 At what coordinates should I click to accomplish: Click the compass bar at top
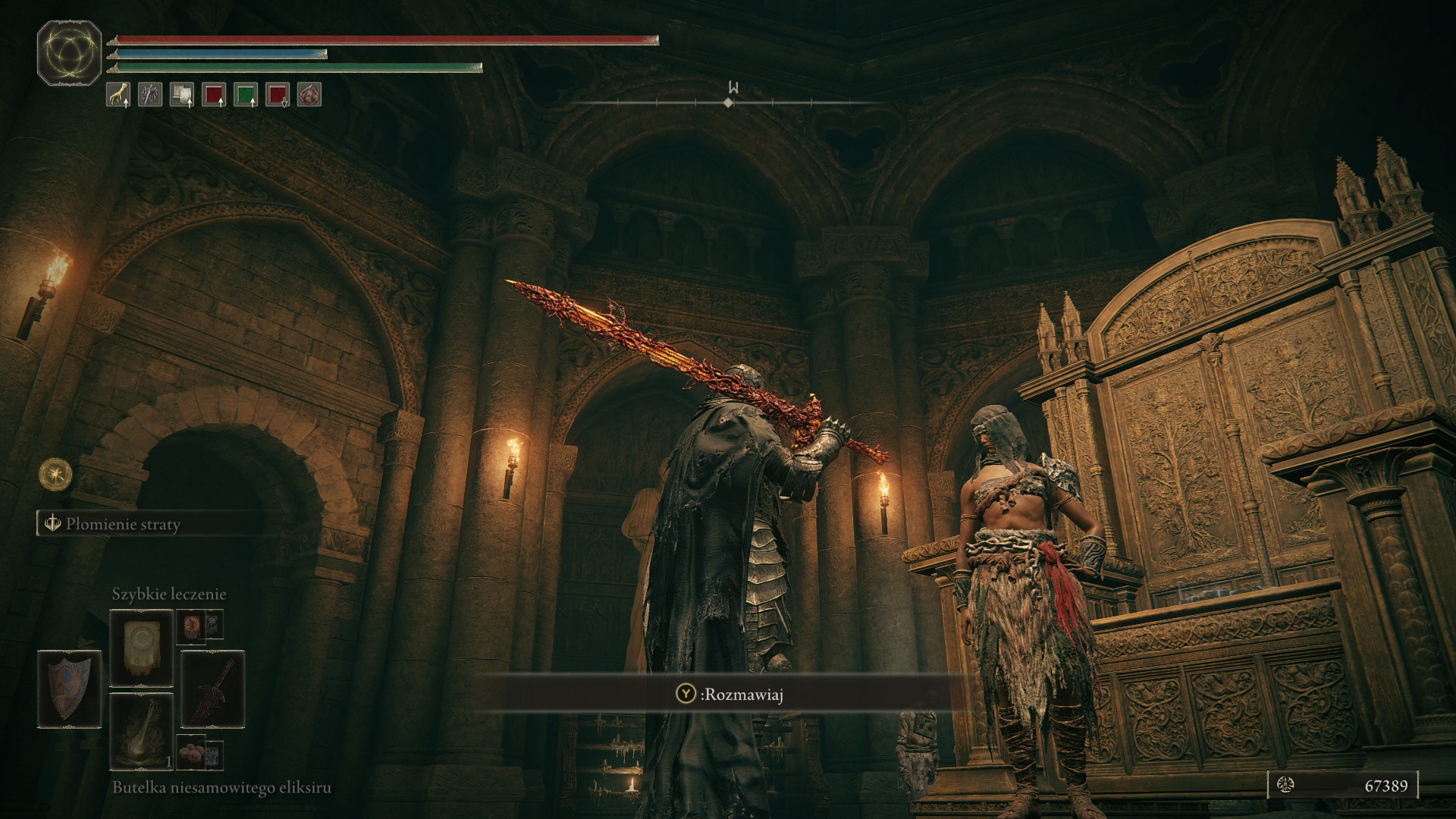730,101
